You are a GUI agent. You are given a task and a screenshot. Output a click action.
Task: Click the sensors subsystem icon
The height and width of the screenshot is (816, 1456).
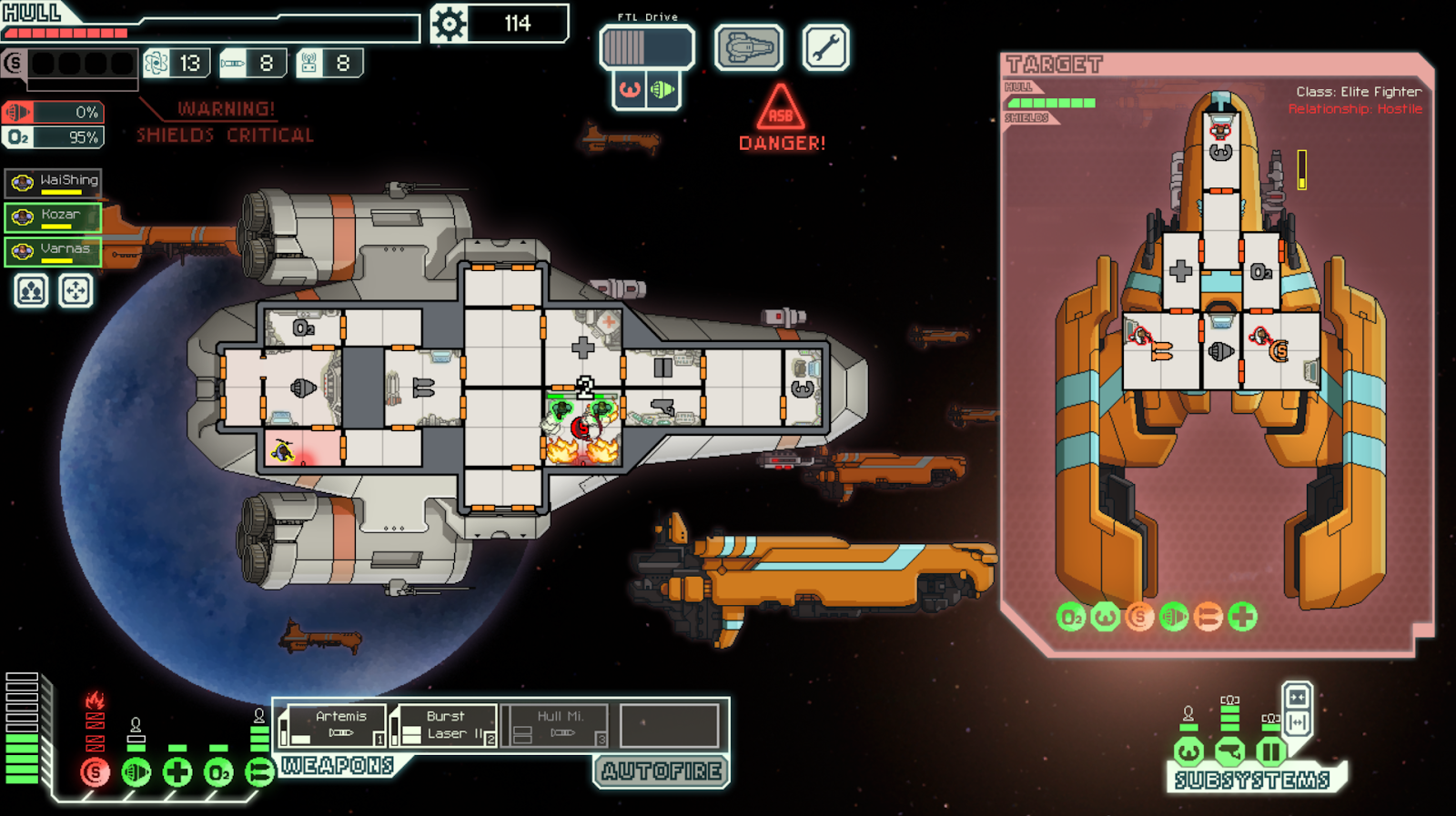(x=1230, y=751)
